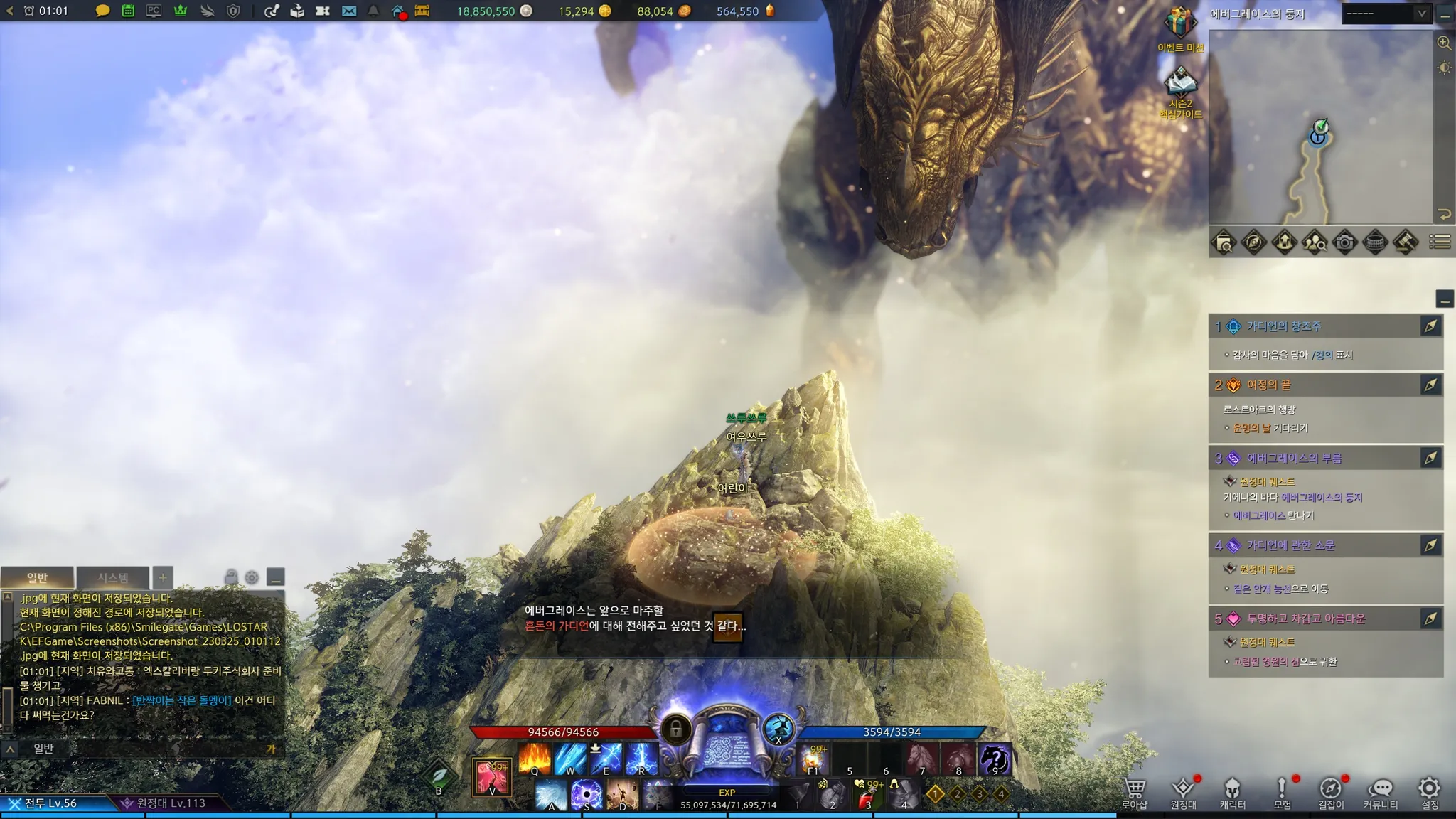1456x819 pixels.
Task: Add a new chat tab with plus button
Action: tap(163, 577)
